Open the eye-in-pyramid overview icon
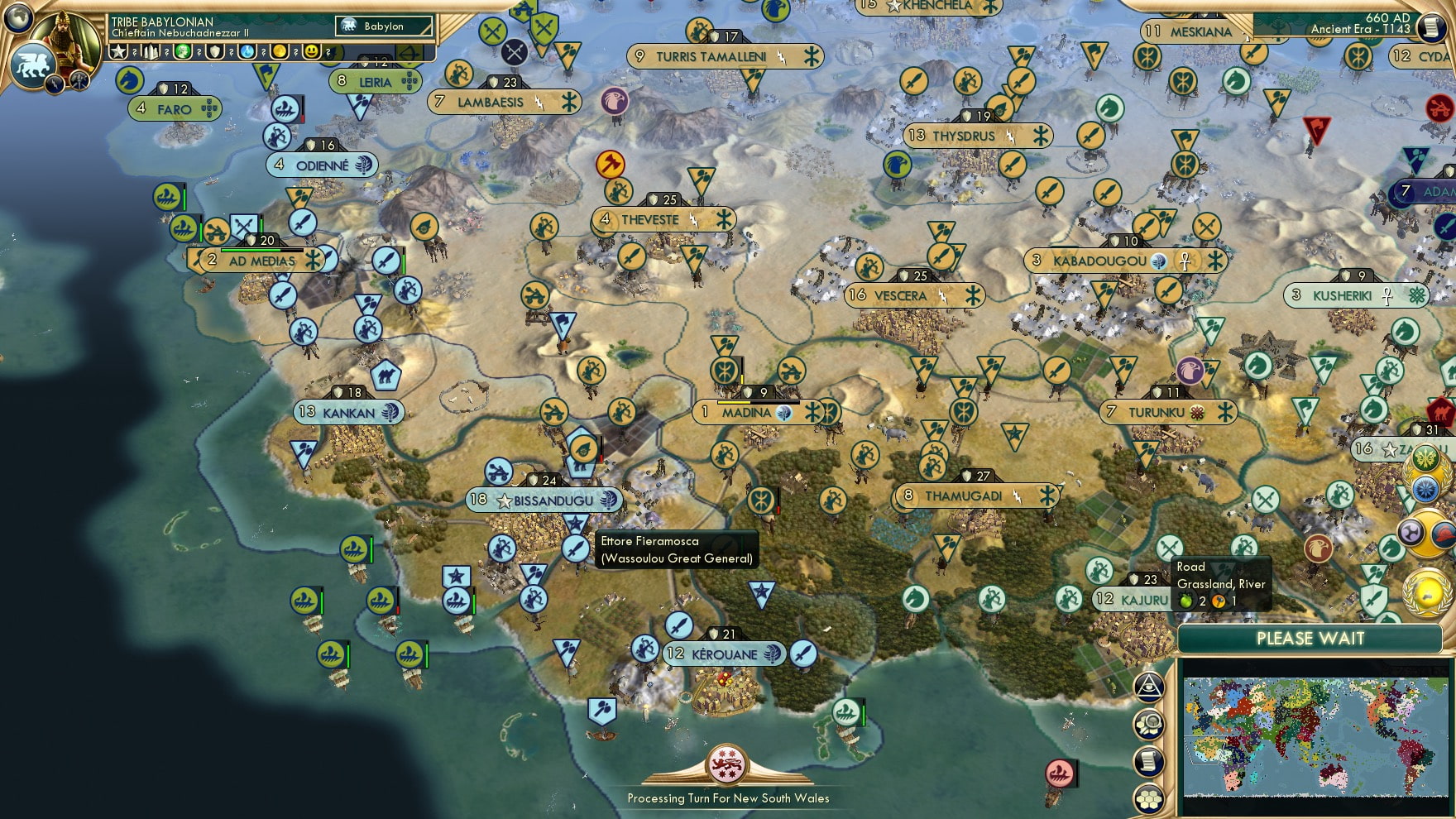Image resolution: width=1456 pixels, height=819 pixels. [x=1148, y=688]
